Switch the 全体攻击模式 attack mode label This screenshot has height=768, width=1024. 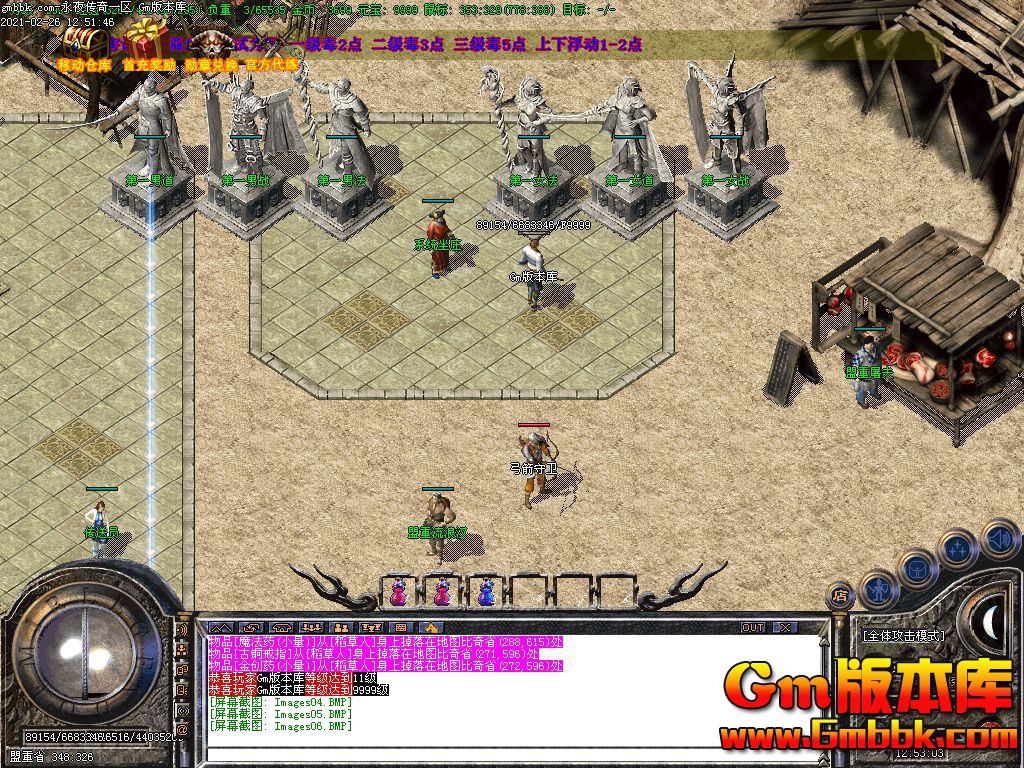904,635
